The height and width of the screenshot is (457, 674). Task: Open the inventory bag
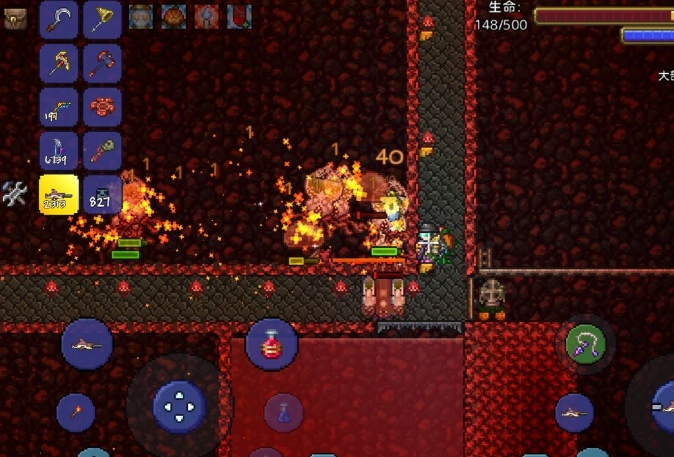click(14, 16)
